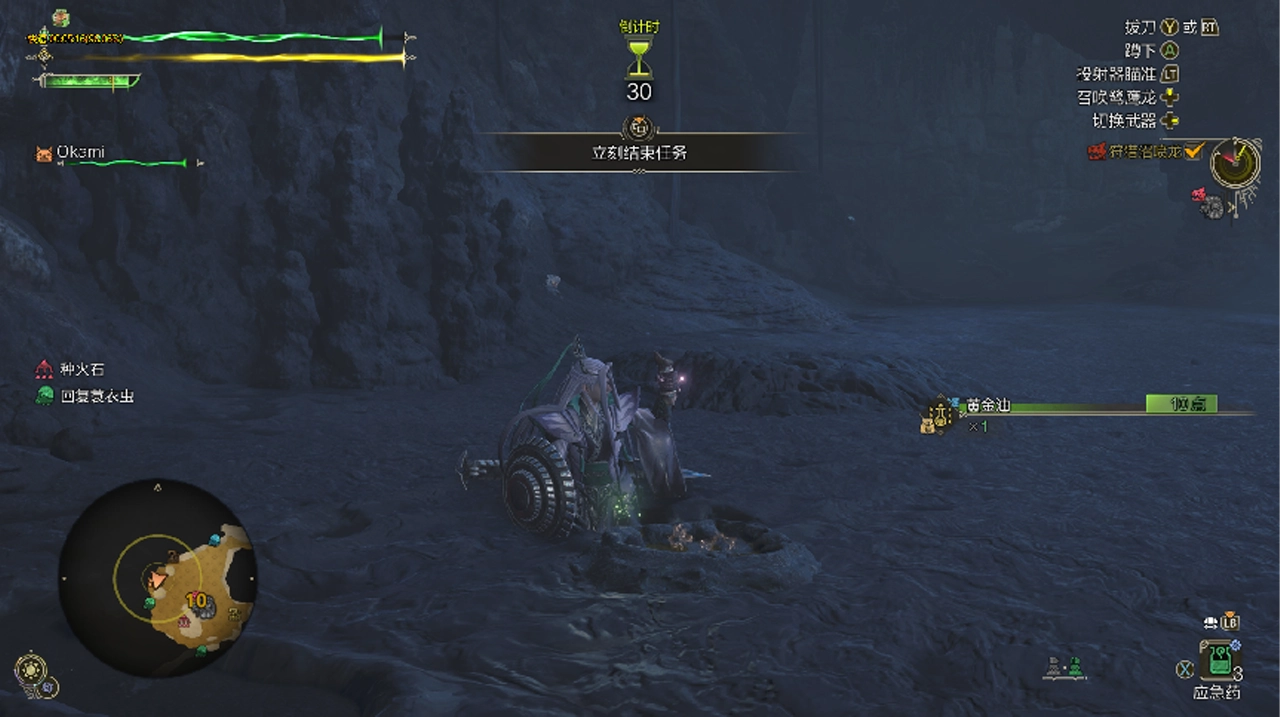Image resolution: width=1280 pixels, height=717 pixels.
Task: Click the buddy status icons beside item bar
Action: [1063, 666]
